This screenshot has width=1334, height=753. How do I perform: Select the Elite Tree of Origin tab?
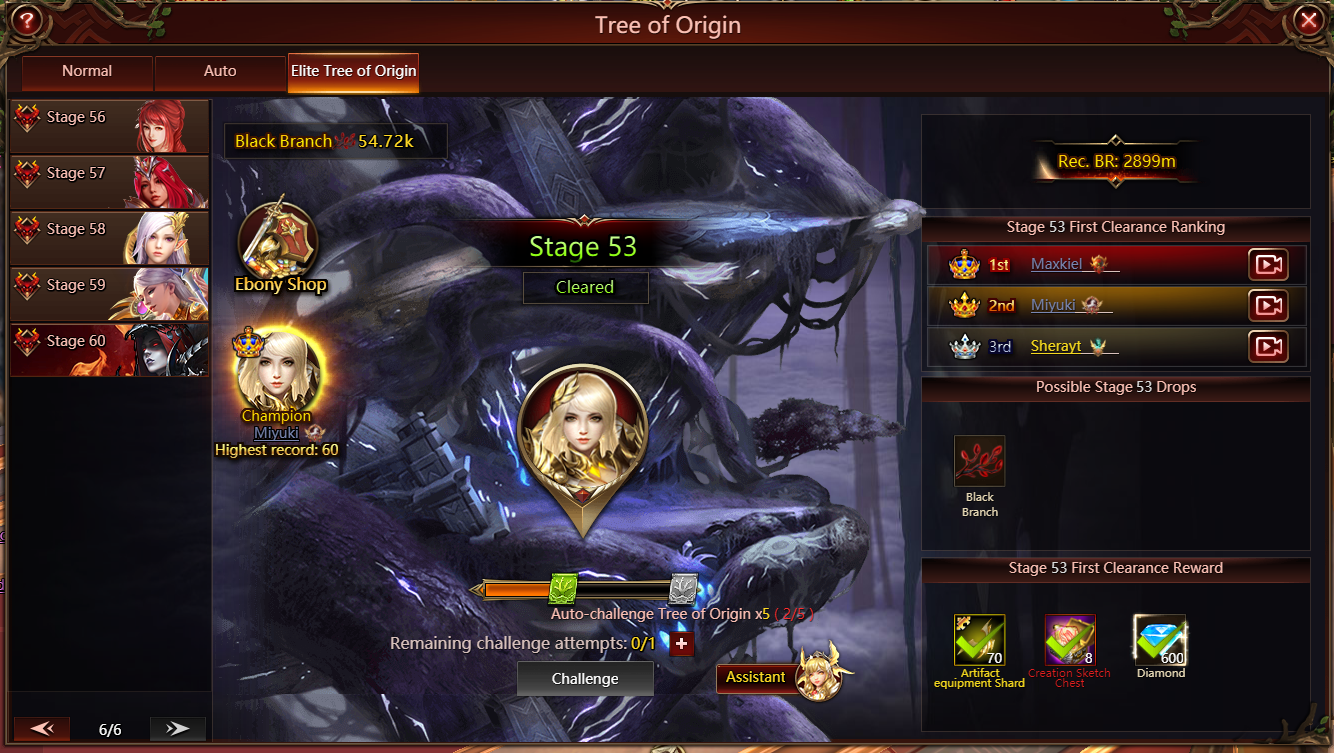pyautogui.click(x=353, y=72)
